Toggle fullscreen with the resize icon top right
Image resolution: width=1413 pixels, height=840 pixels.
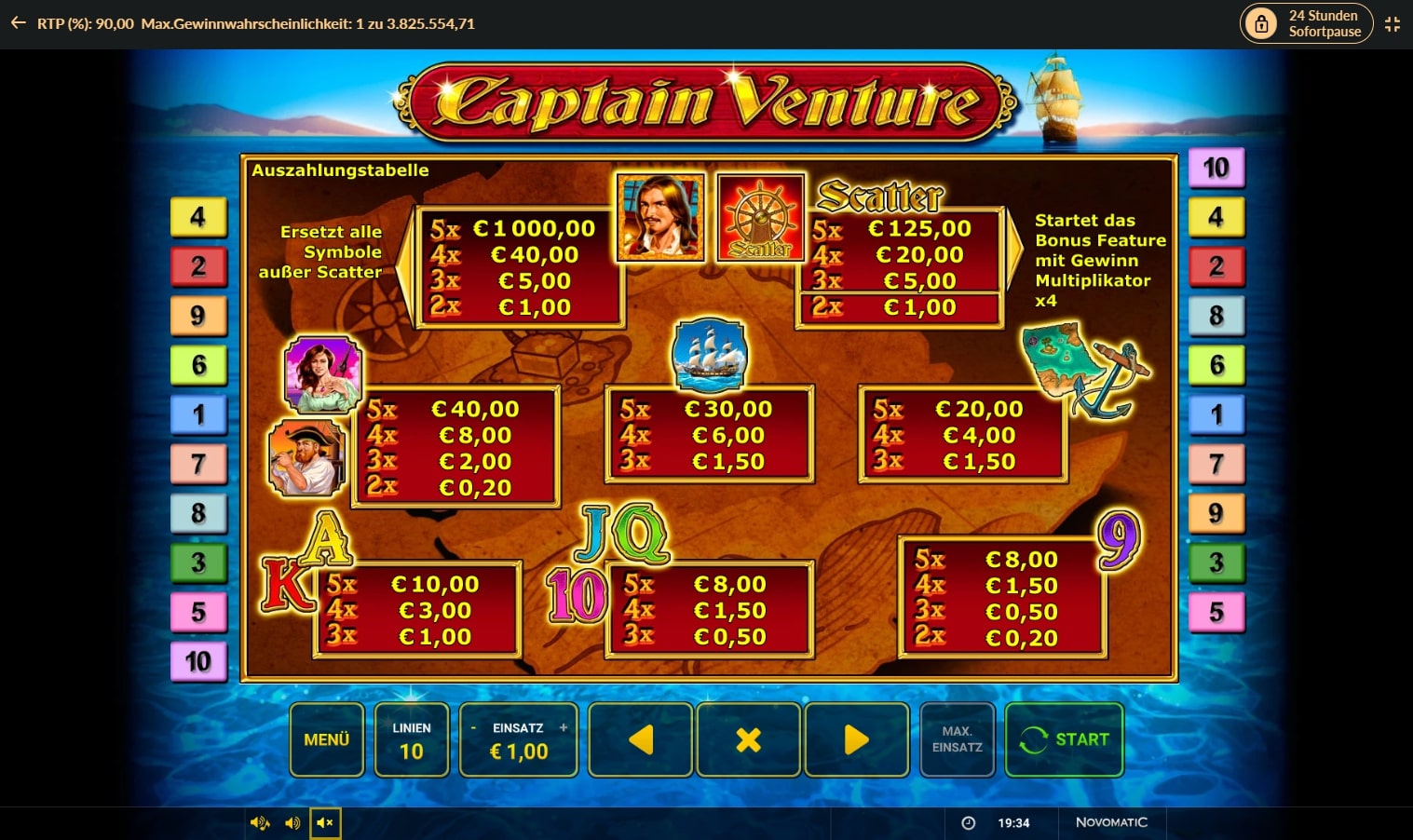click(1393, 24)
